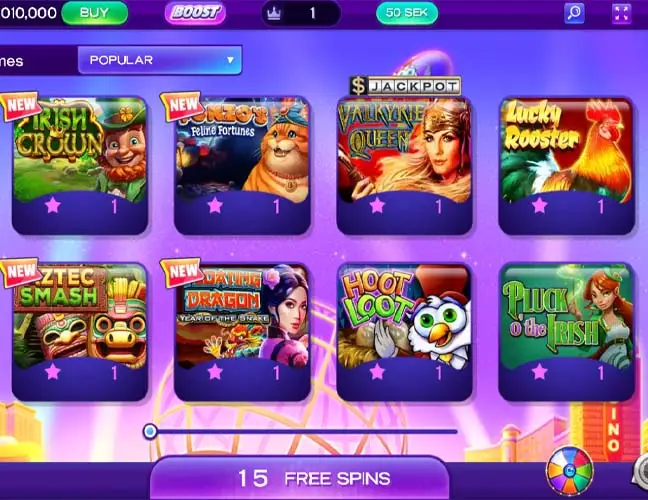Choose the Hoot Loot slot game
This screenshot has width=648, height=500.
pyautogui.click(x=404, y=316)
